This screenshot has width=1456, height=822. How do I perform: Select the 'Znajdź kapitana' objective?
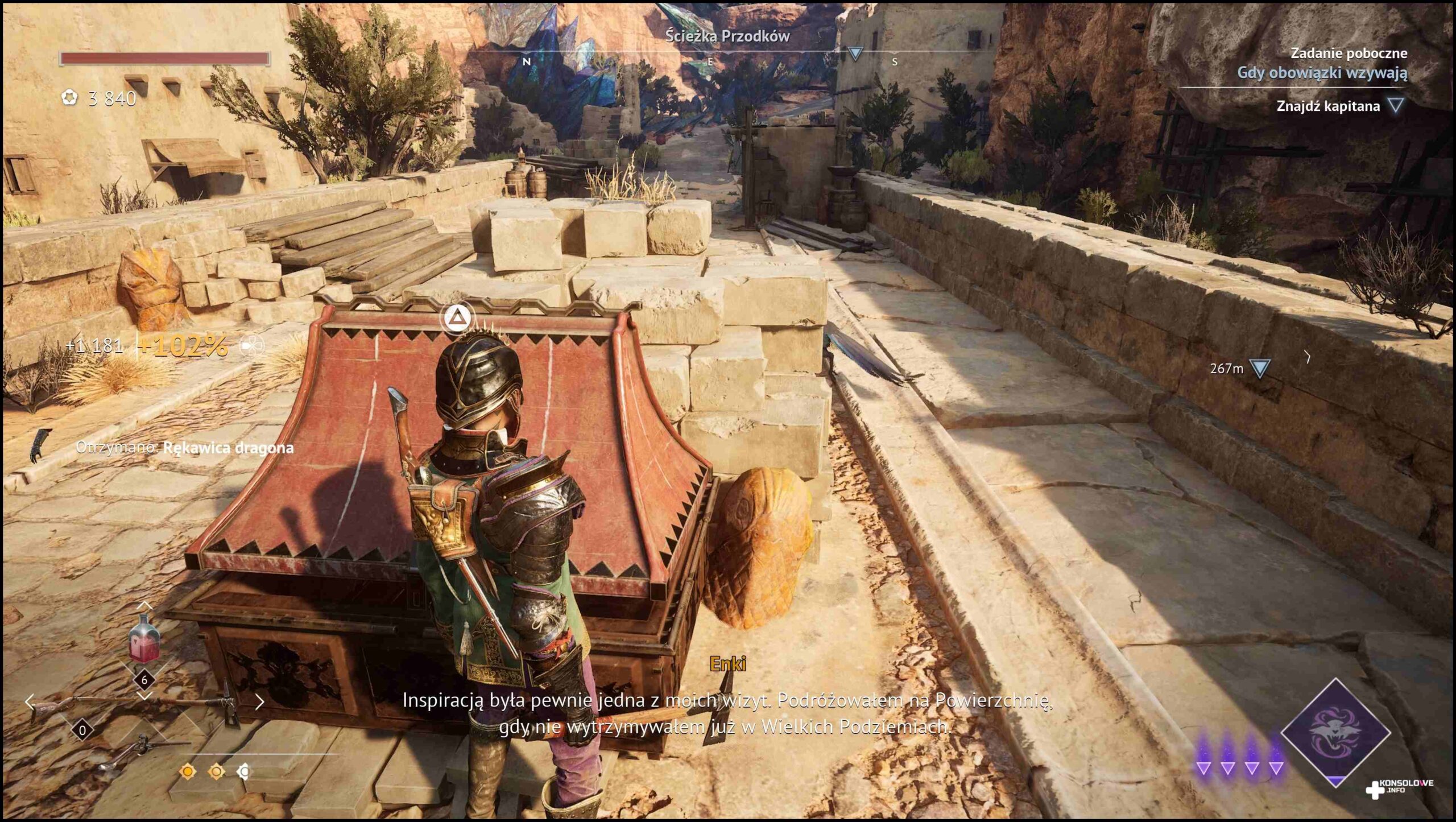[x=1328, y=106]
